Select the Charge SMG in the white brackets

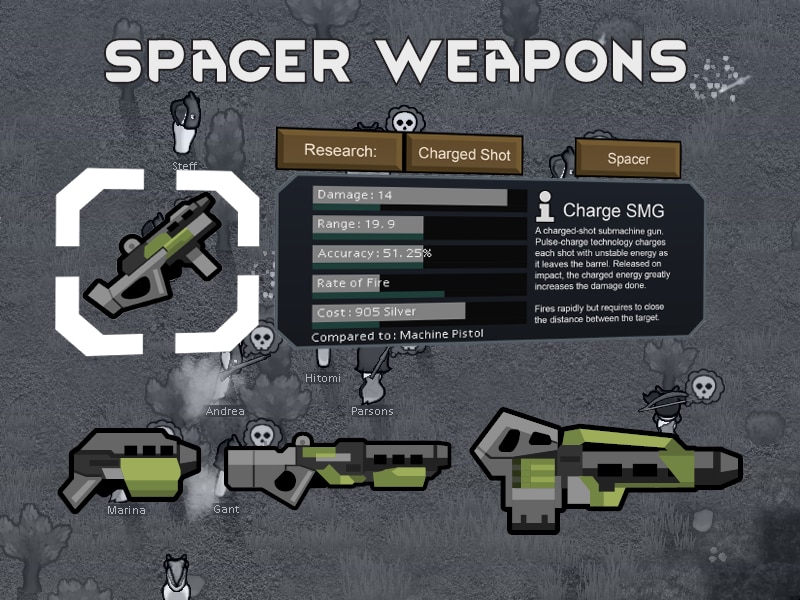coord(158,258)
